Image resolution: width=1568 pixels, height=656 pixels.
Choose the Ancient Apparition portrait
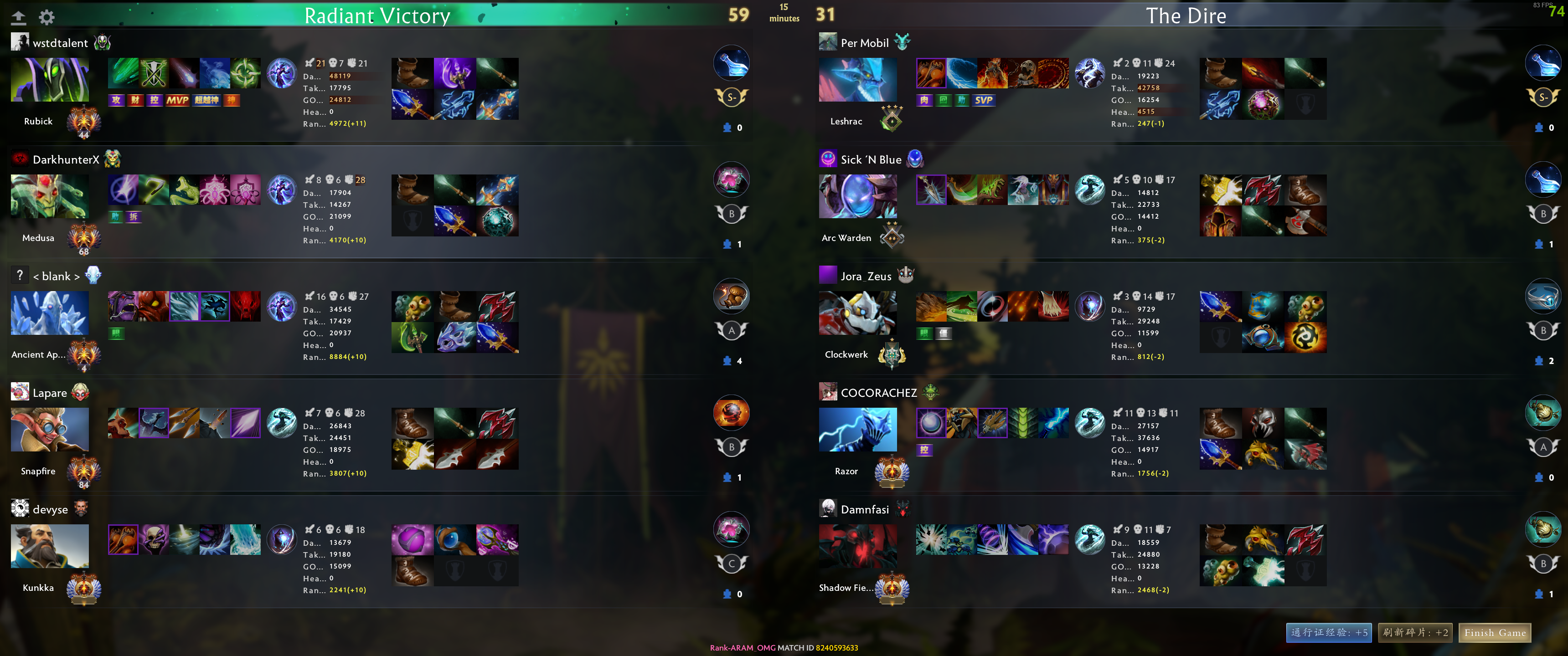(x=50, y=313)
